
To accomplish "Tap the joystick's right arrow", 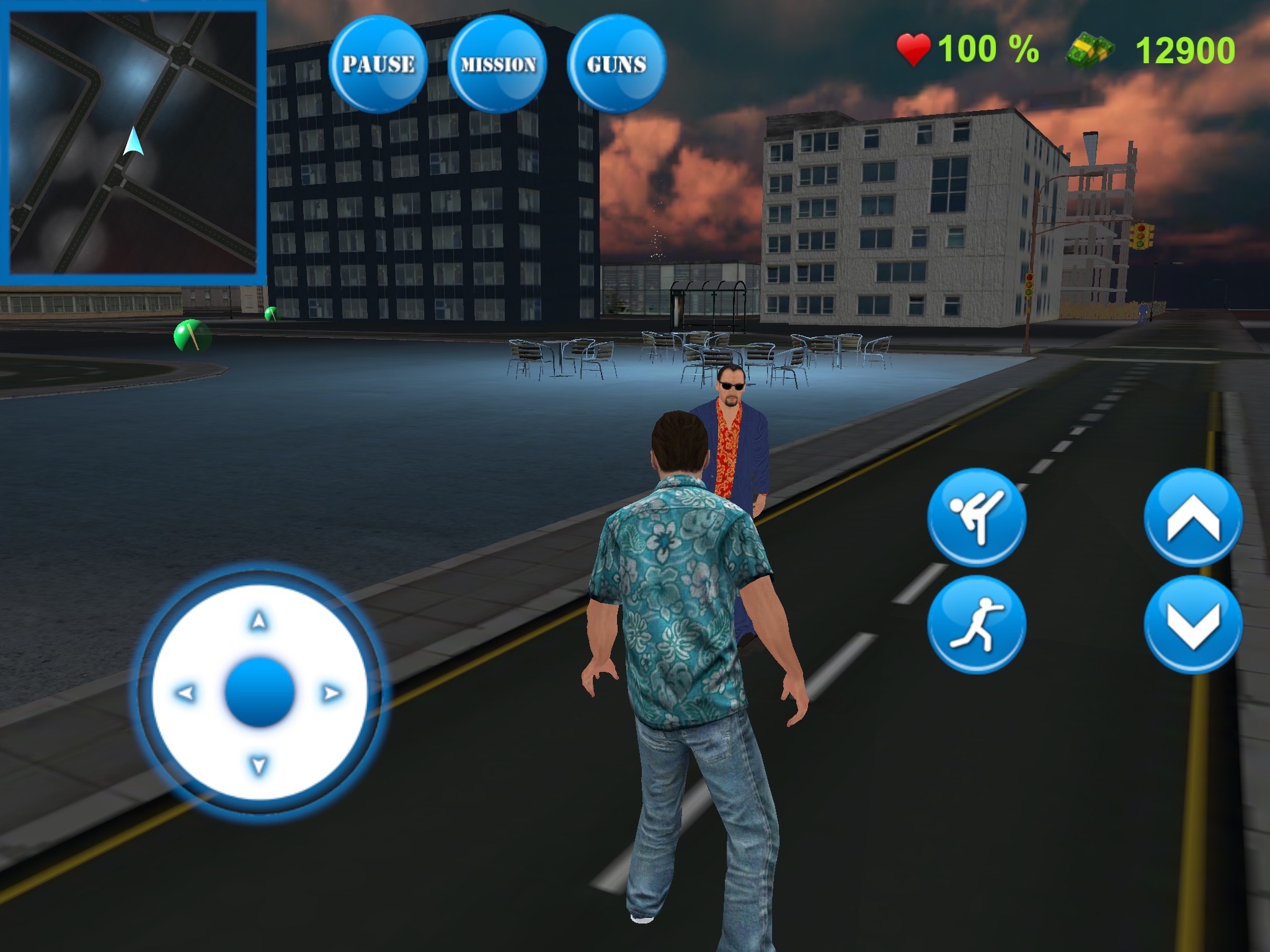I will point(332,692).
